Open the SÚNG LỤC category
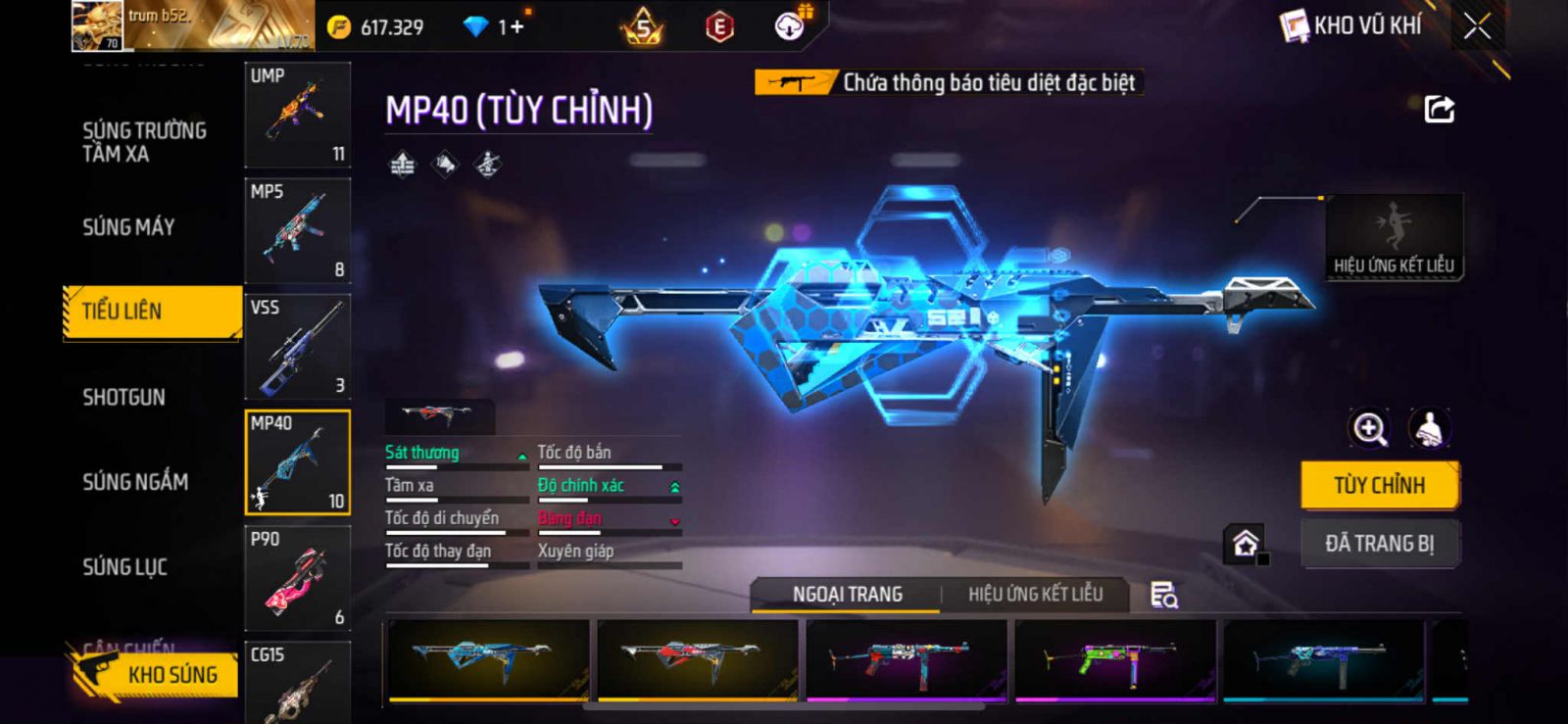Viewport: 1568px width, 724px height. coord(124,566)
